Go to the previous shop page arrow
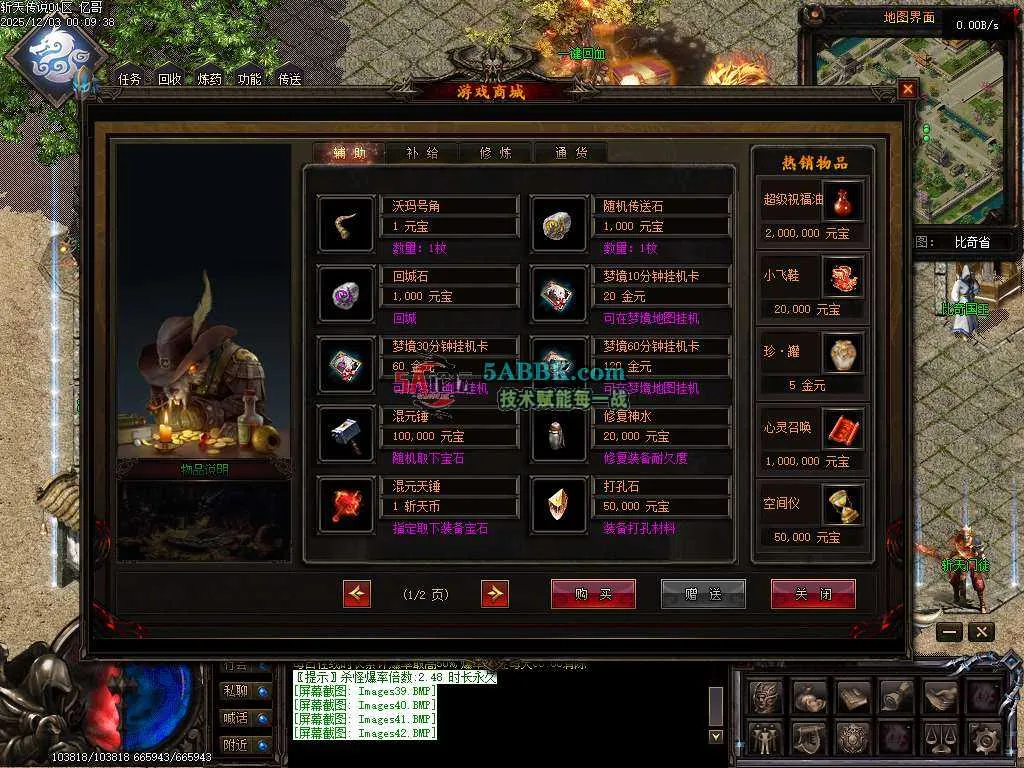This screenshot has width=1024, height=768. [x=357, y=594]
